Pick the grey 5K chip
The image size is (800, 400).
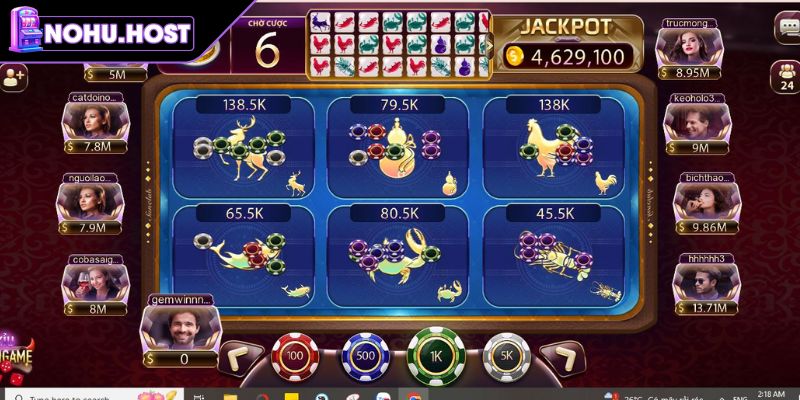506,357
